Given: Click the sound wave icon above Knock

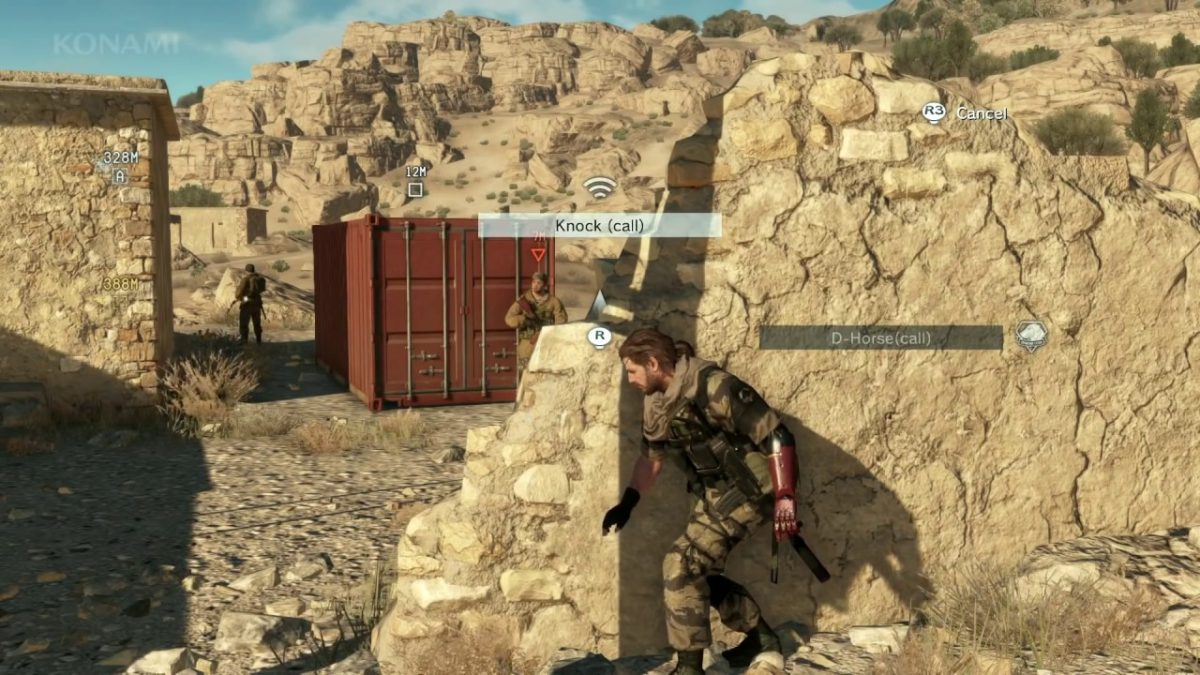Looking at the screenshot, I should click(599, 187).
